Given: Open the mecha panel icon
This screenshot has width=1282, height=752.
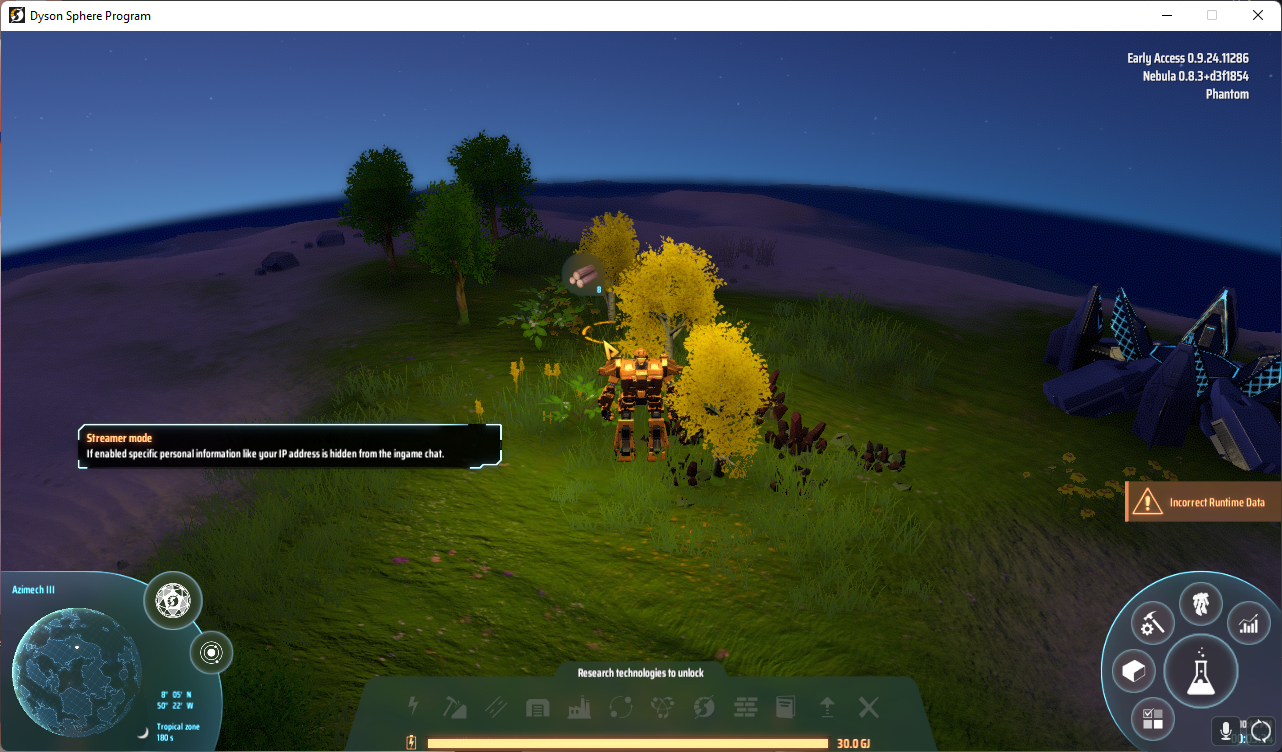Looking at the screenshot, I should coord(1201,605).
